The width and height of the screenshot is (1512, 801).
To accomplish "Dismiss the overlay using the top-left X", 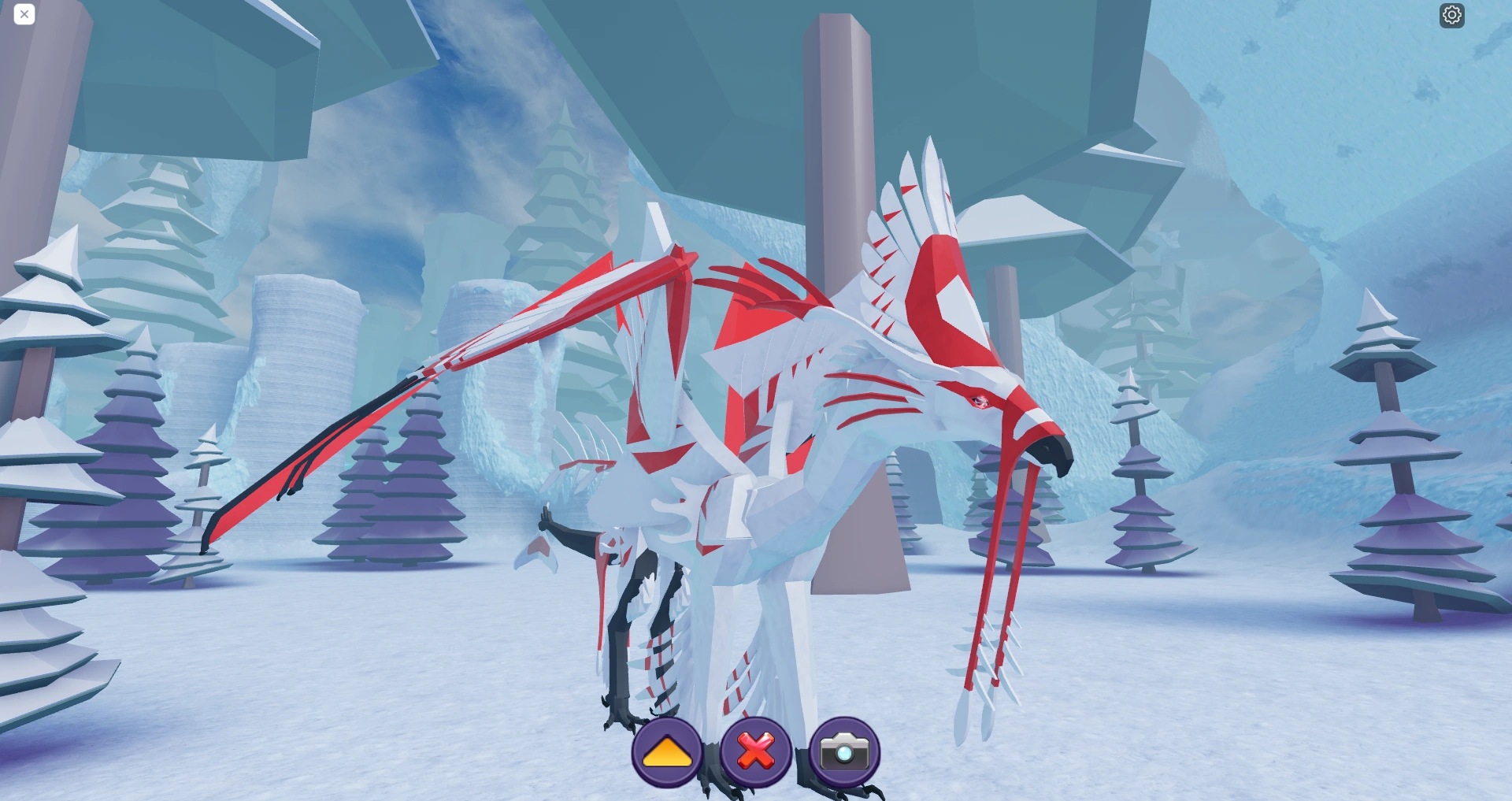I will (24, 14).
